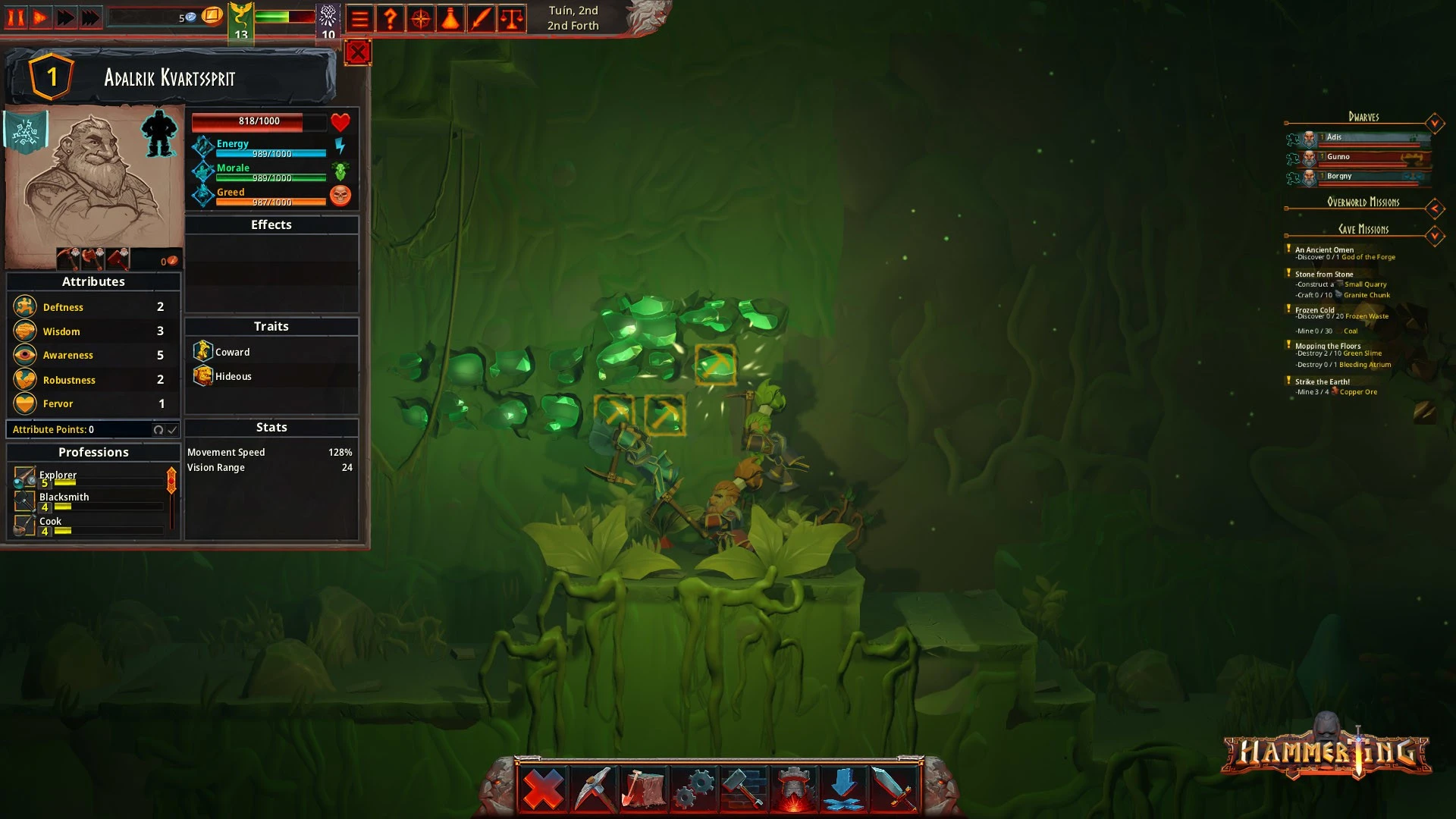Close the Adalrik Kvartssprit character panel
The height and width of the screenshot is (819, 1456).
358,52
